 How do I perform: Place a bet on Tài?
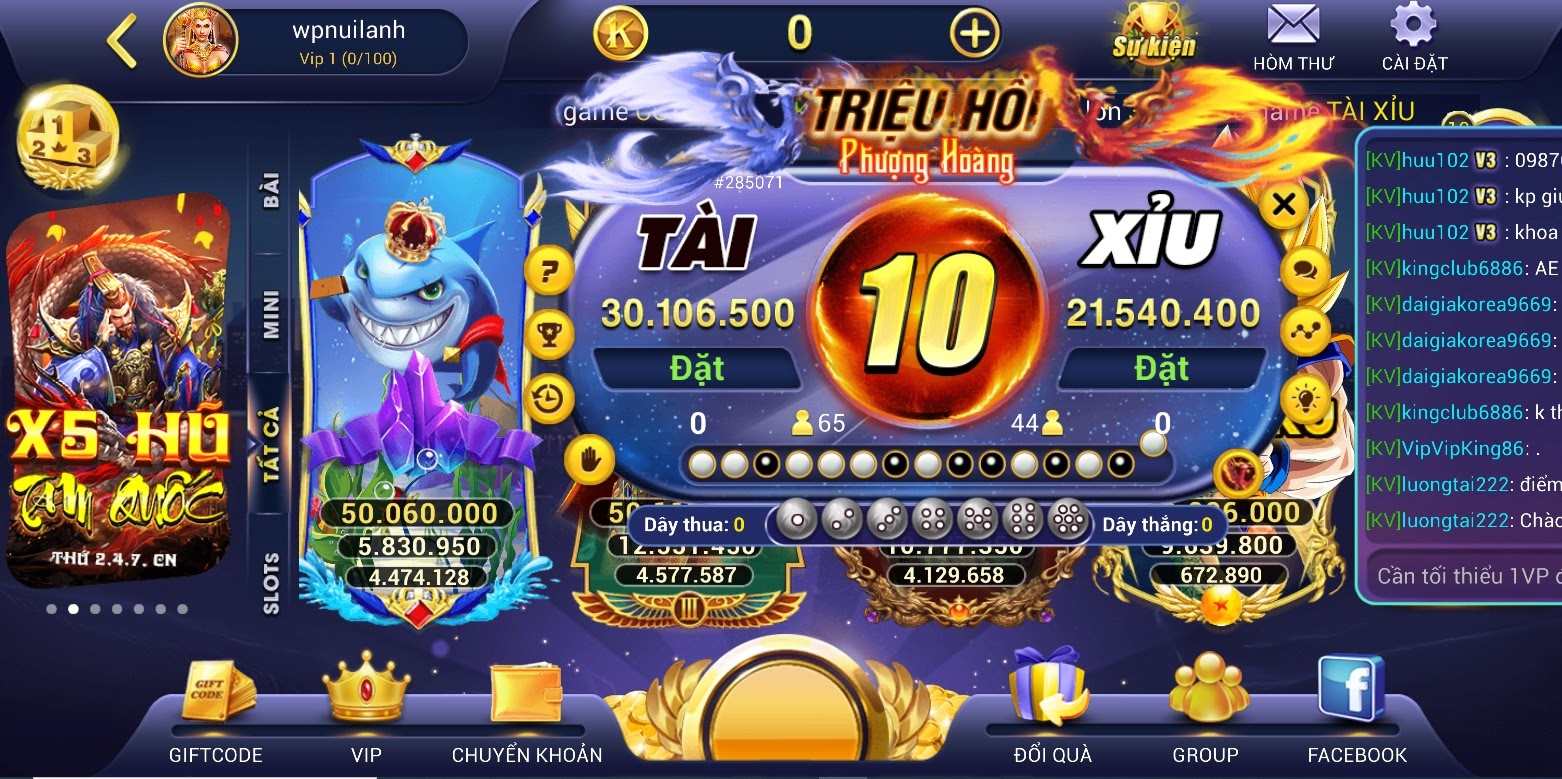[697, 369]
